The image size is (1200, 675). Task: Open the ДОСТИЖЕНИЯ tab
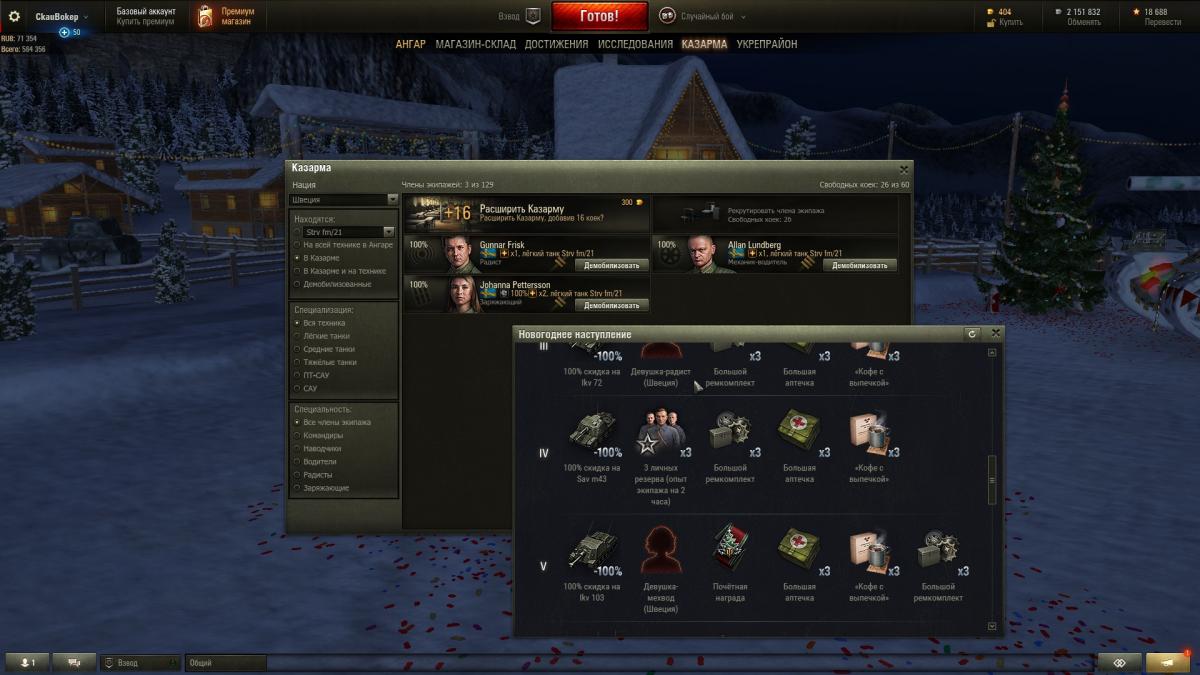tap(556, 44)
